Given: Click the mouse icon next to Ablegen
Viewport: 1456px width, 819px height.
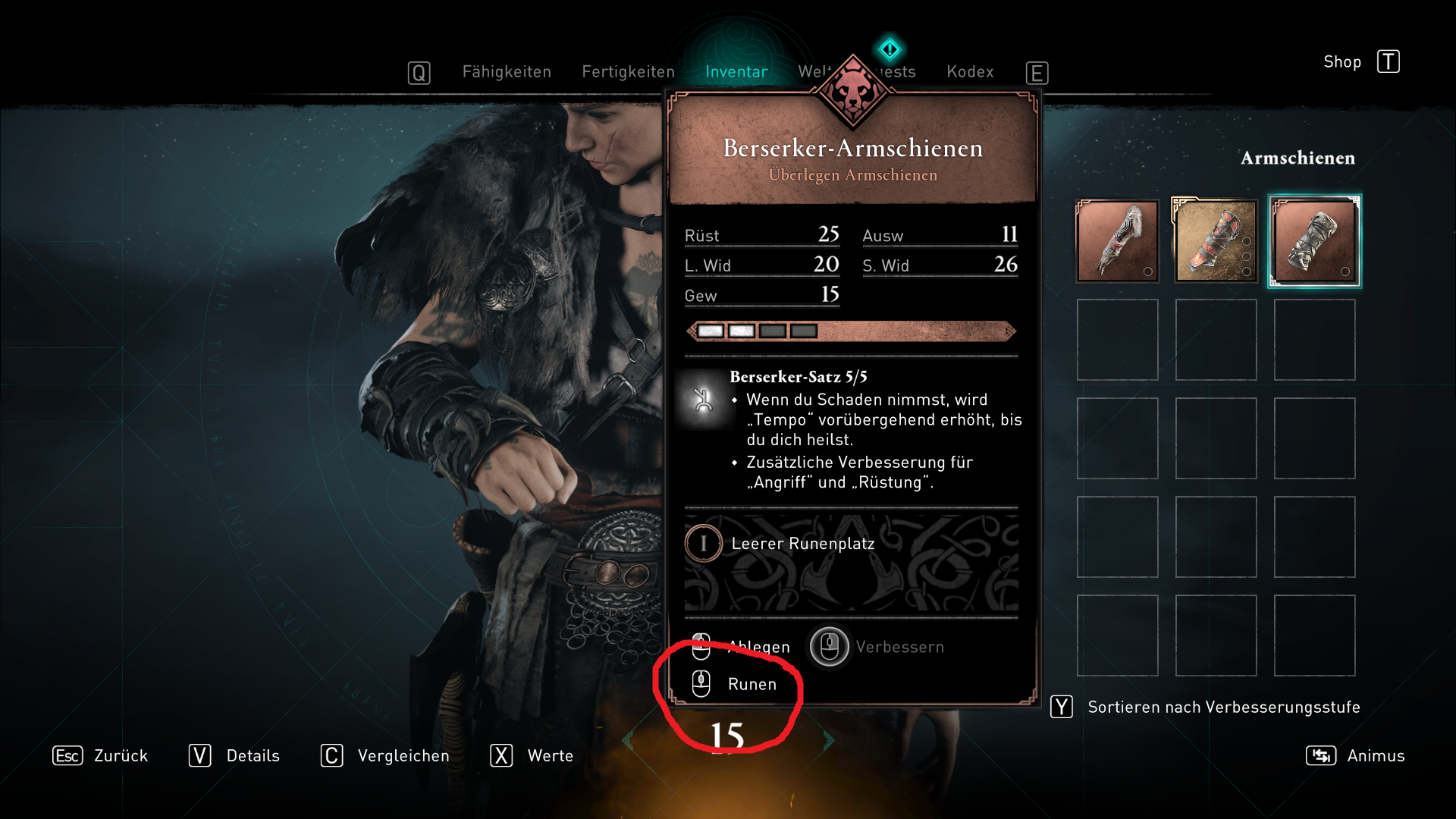Looking at the screenshot, I should click(x=701, y=648).
